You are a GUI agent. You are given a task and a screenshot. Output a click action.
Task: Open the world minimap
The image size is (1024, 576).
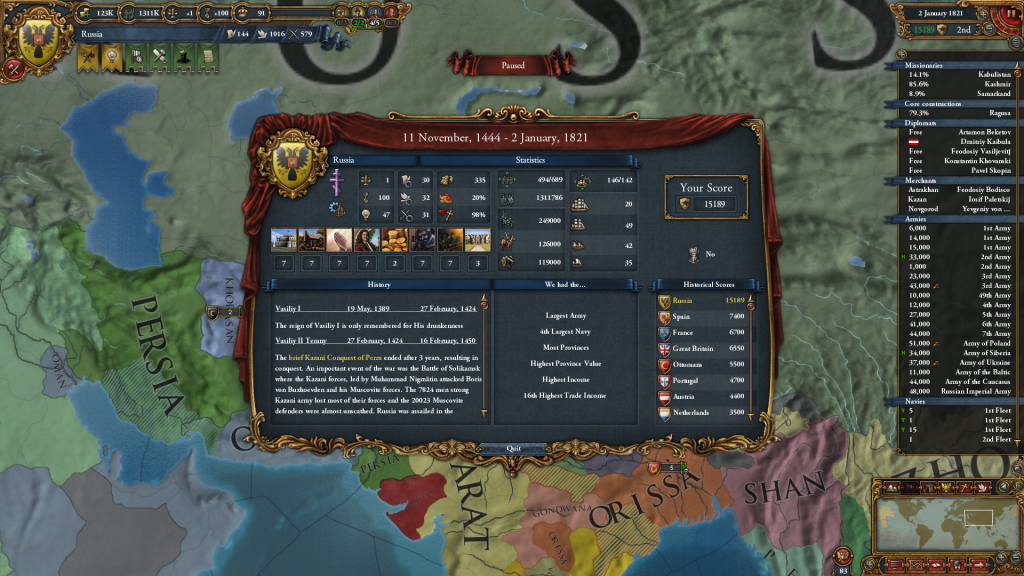[x=946, y=520]
